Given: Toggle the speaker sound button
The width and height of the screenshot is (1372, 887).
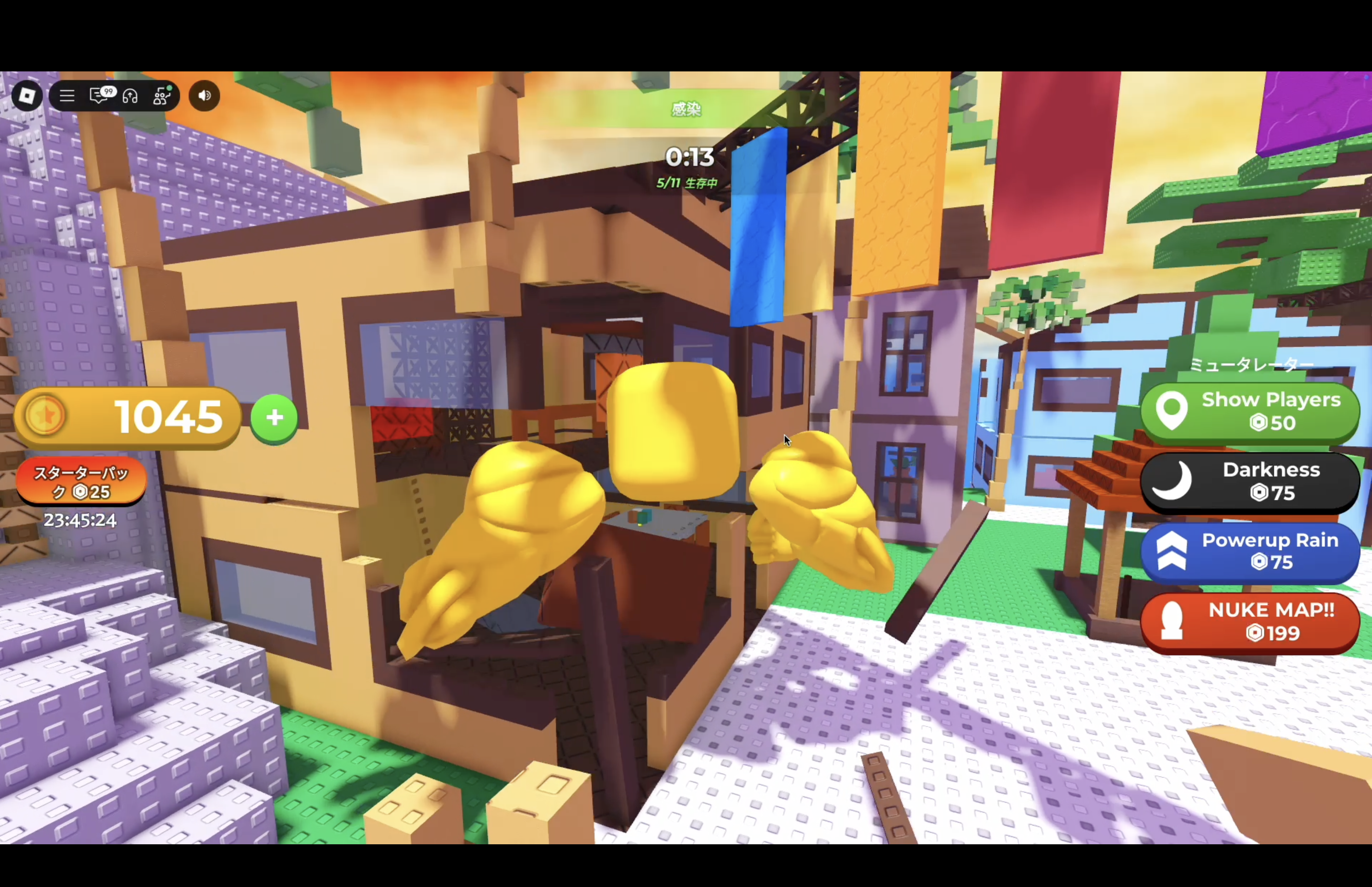Looking at the screenshot, I should (x=205, y=96).
